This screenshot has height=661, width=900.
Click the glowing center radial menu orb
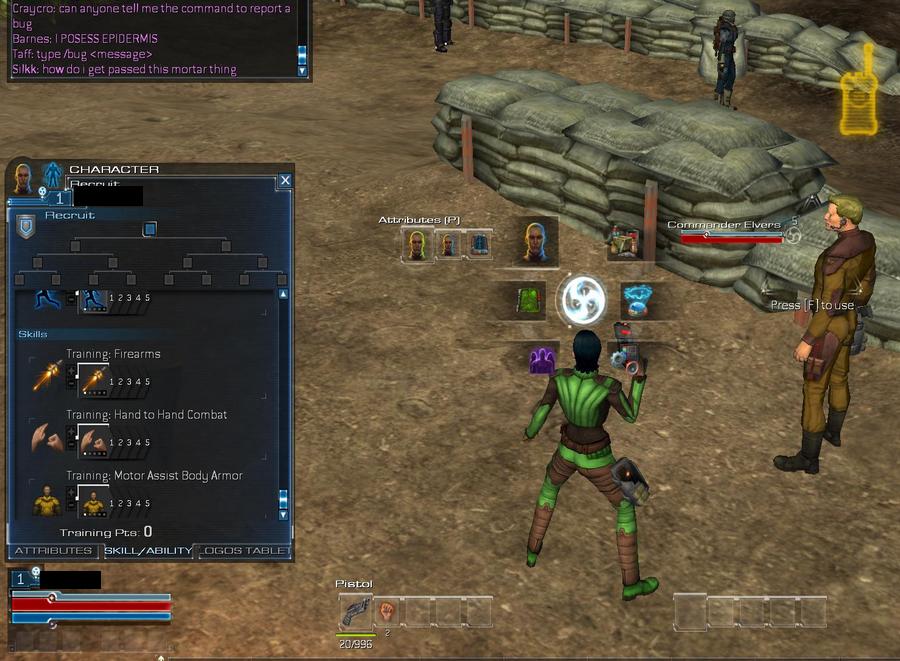click(x=582, y=300)
